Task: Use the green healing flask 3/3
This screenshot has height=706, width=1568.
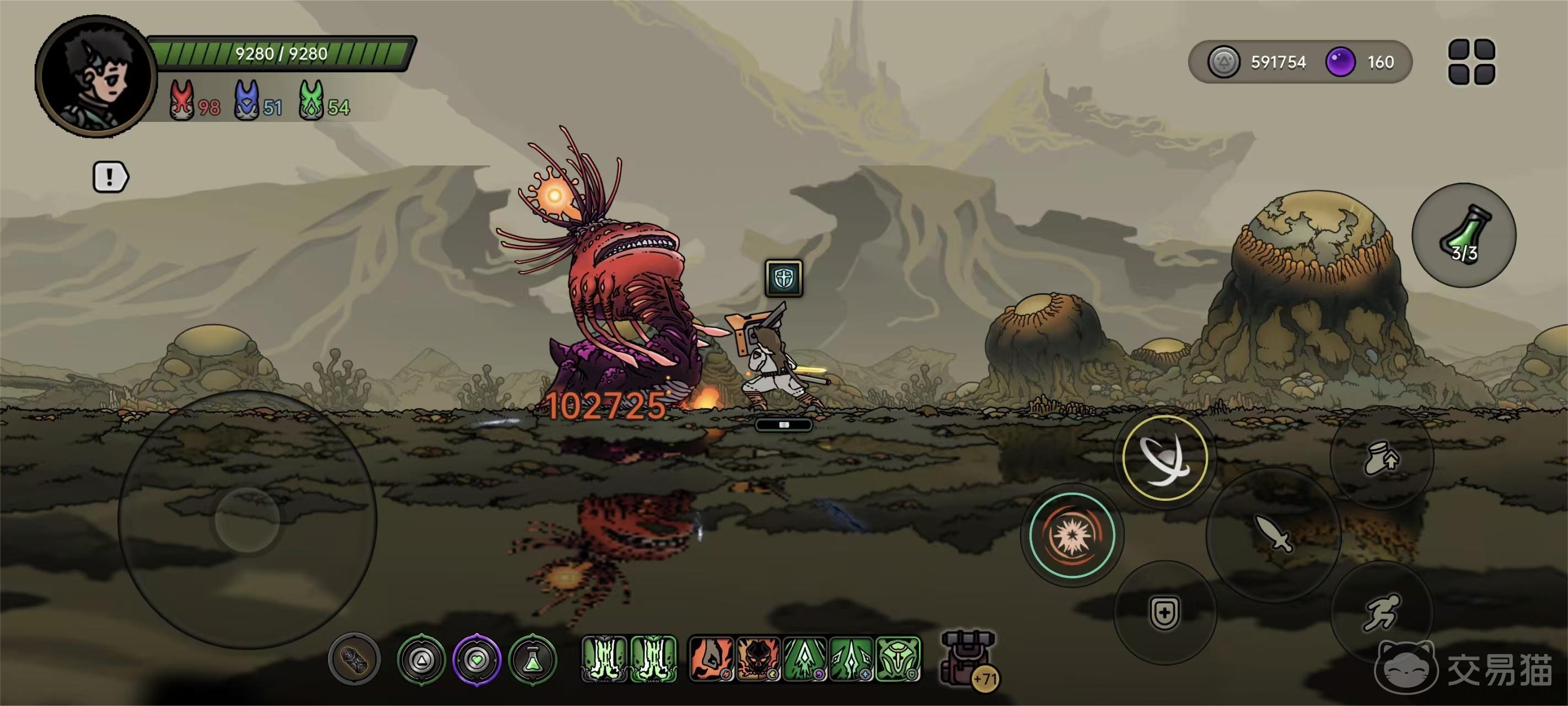Action: click(x=1463, y=235)
